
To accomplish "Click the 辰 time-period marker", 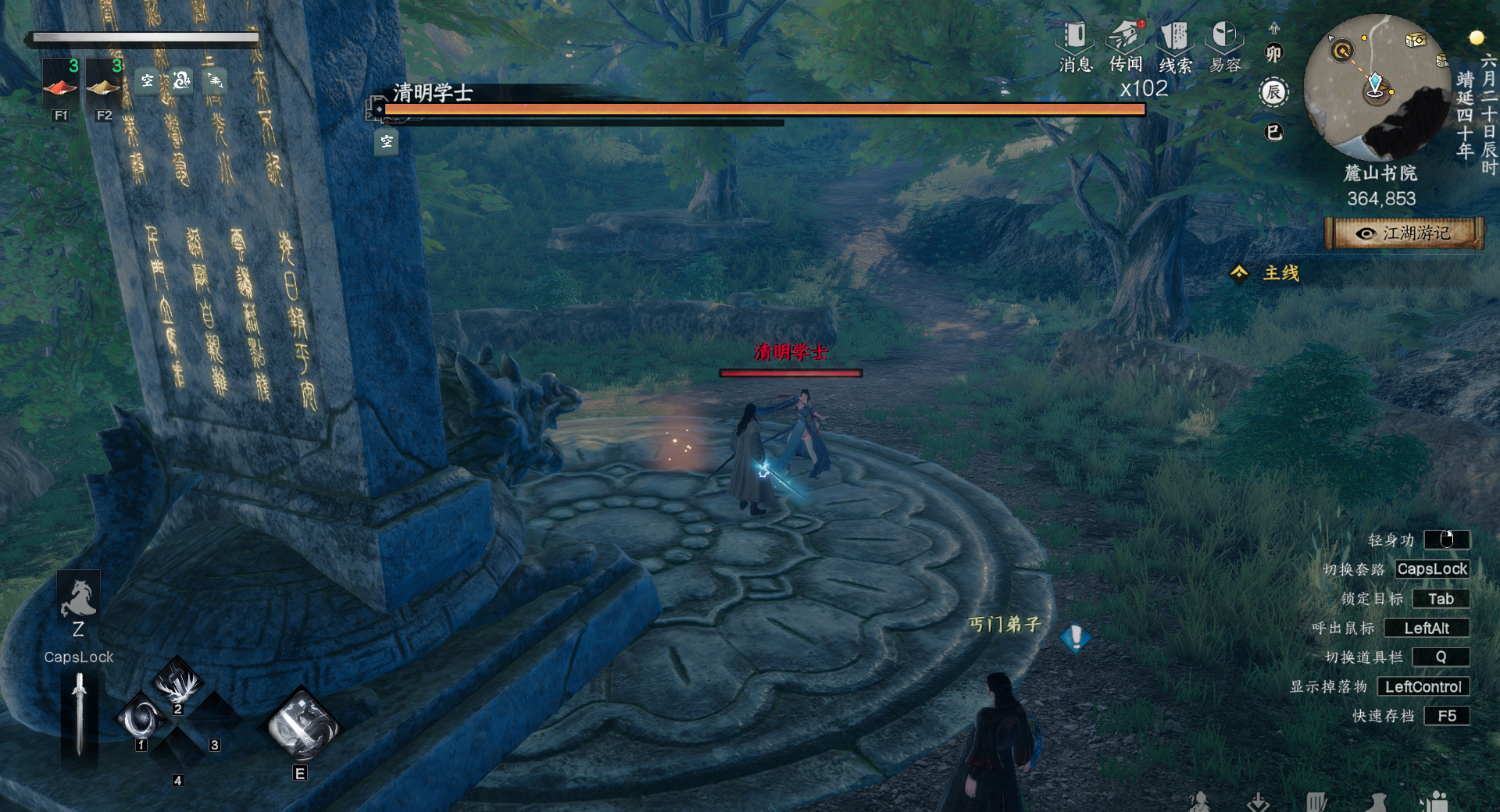I will coord(1273,93).
